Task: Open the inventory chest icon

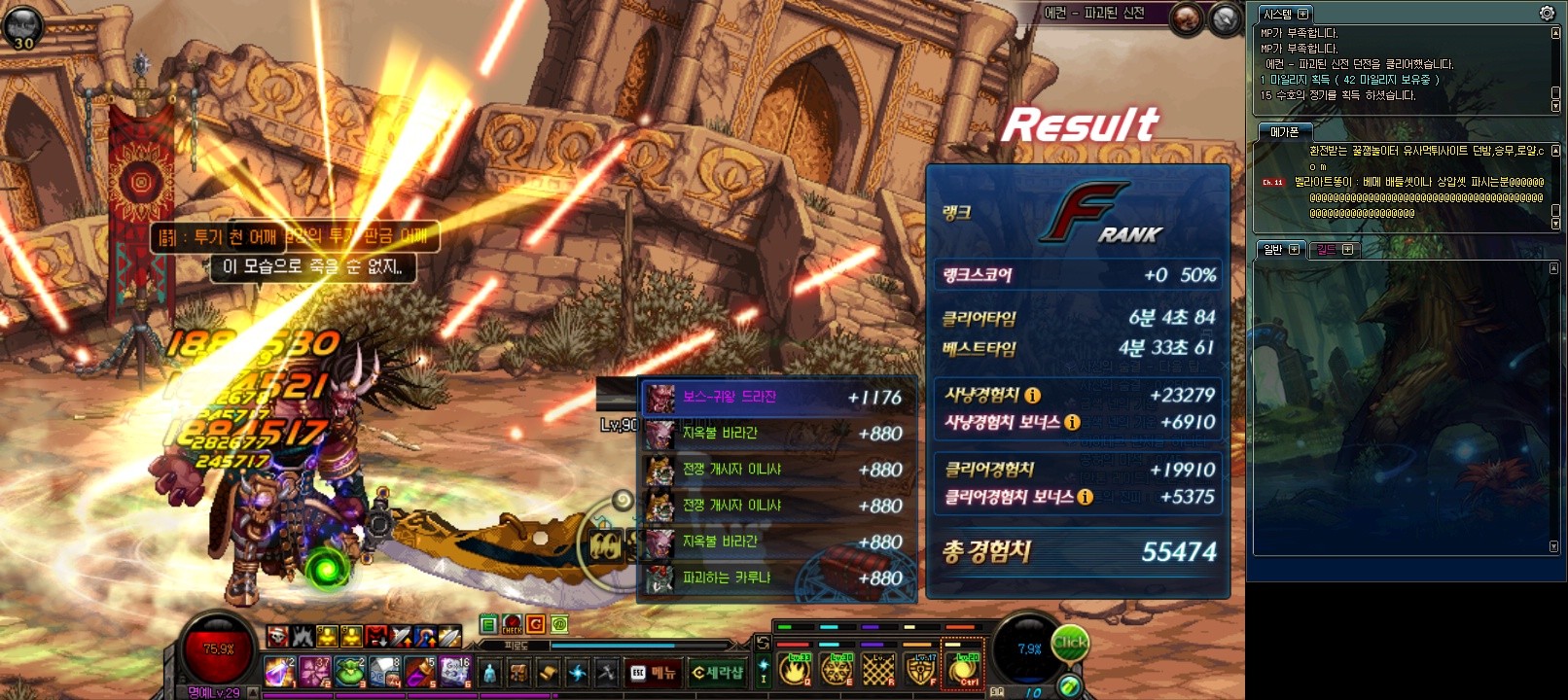Action: [x=519, y=673]
